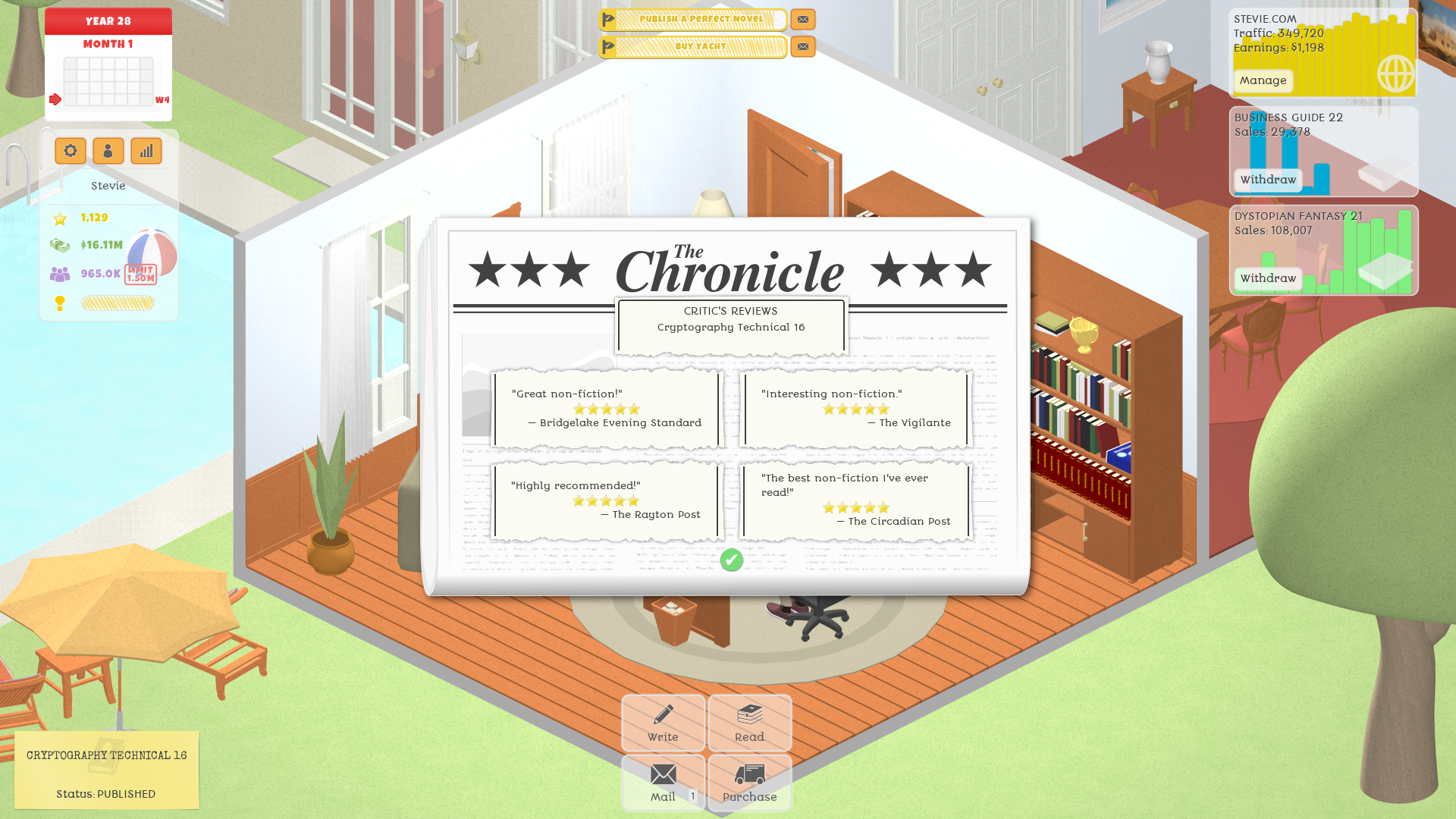Screen dimensions: 1456x819
Task: Open the Read books icon
Action: tap(749, 723)
